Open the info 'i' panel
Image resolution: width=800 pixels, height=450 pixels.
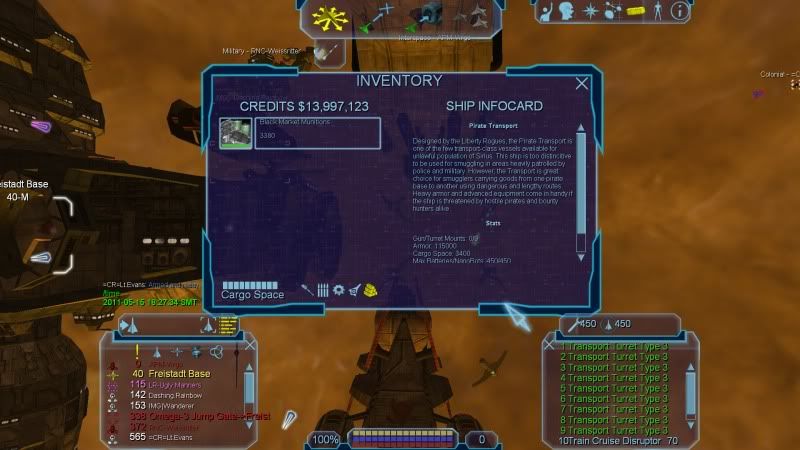680,12
